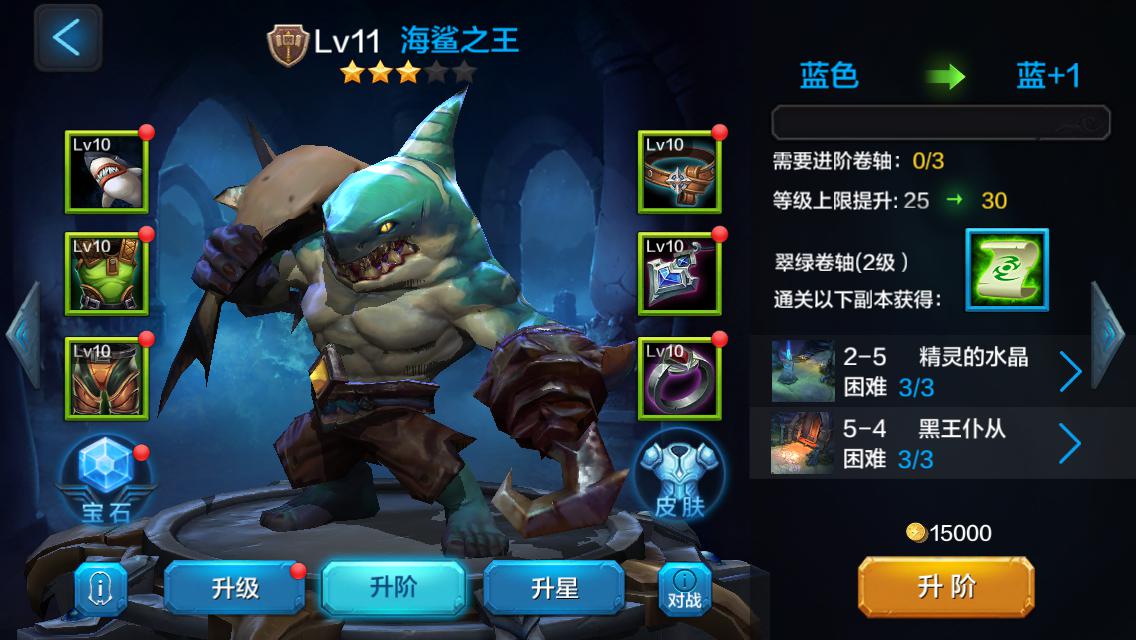The height and width of the screenshot is (640, 1136).
Task: Select the silver ring equipment slot
Action: click(679, 378)
